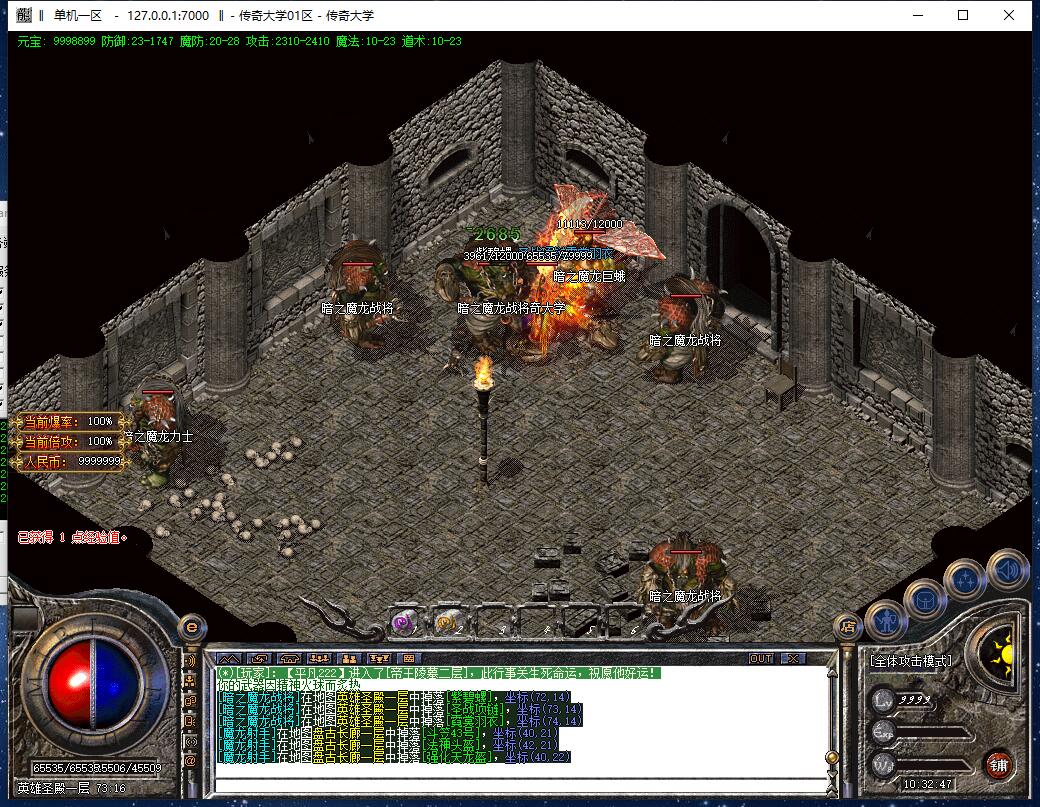Switch the 全体攻击模式 attack mode label
This screenshot has height=807, width=1040.
(910, 661)
